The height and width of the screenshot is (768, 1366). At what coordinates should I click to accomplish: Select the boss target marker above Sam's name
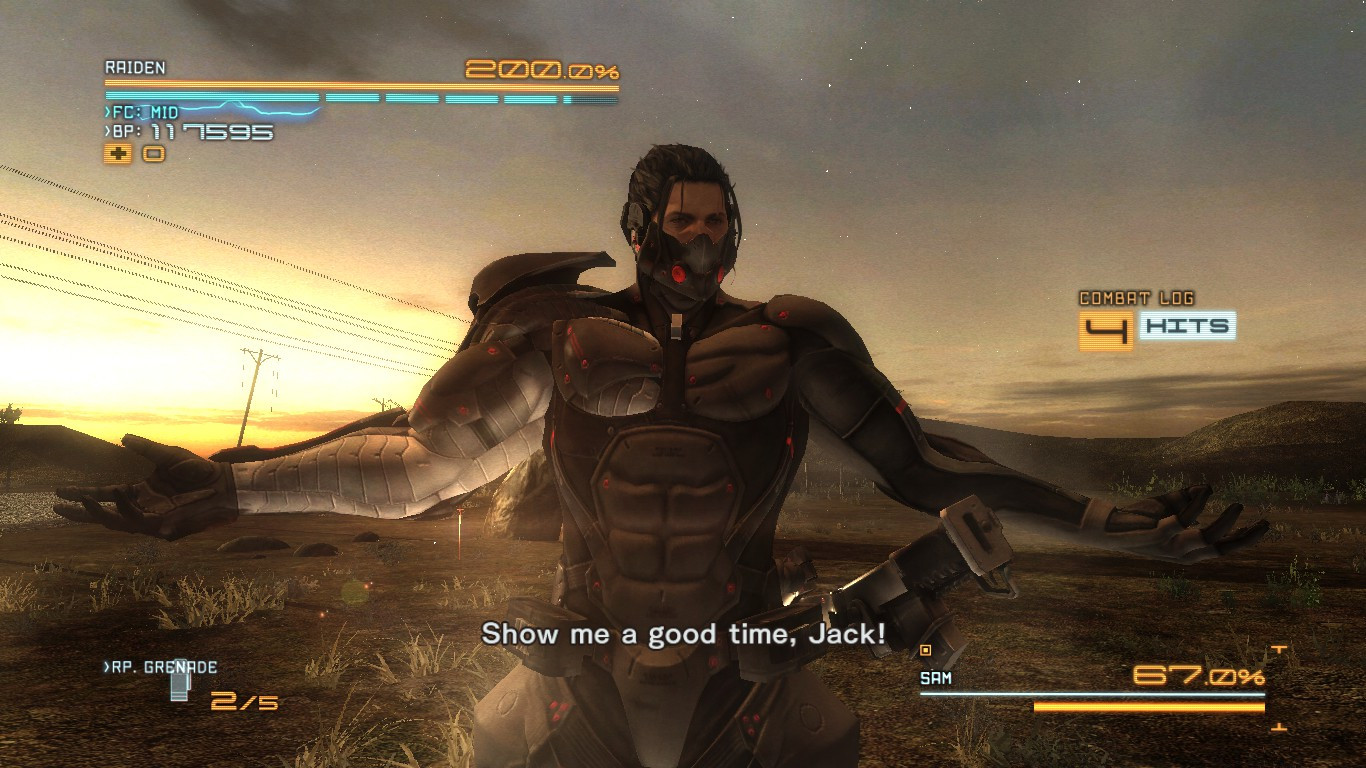[x=925, y=650]
